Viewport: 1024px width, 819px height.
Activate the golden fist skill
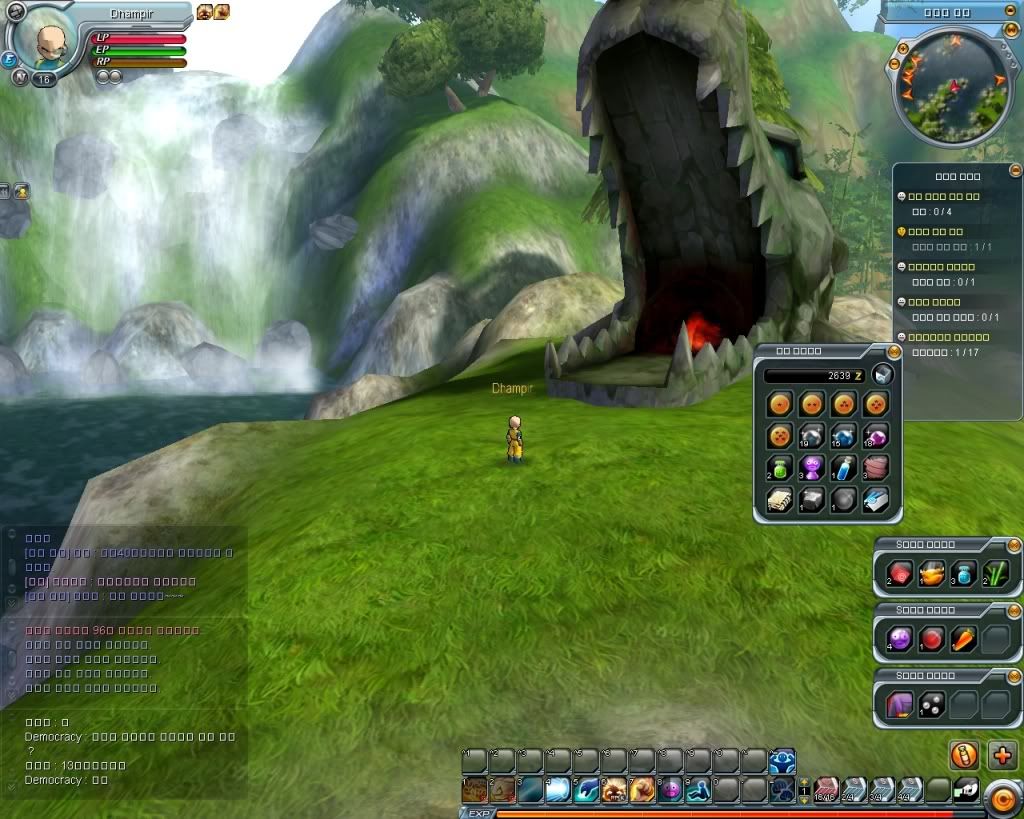coord(642,790)
